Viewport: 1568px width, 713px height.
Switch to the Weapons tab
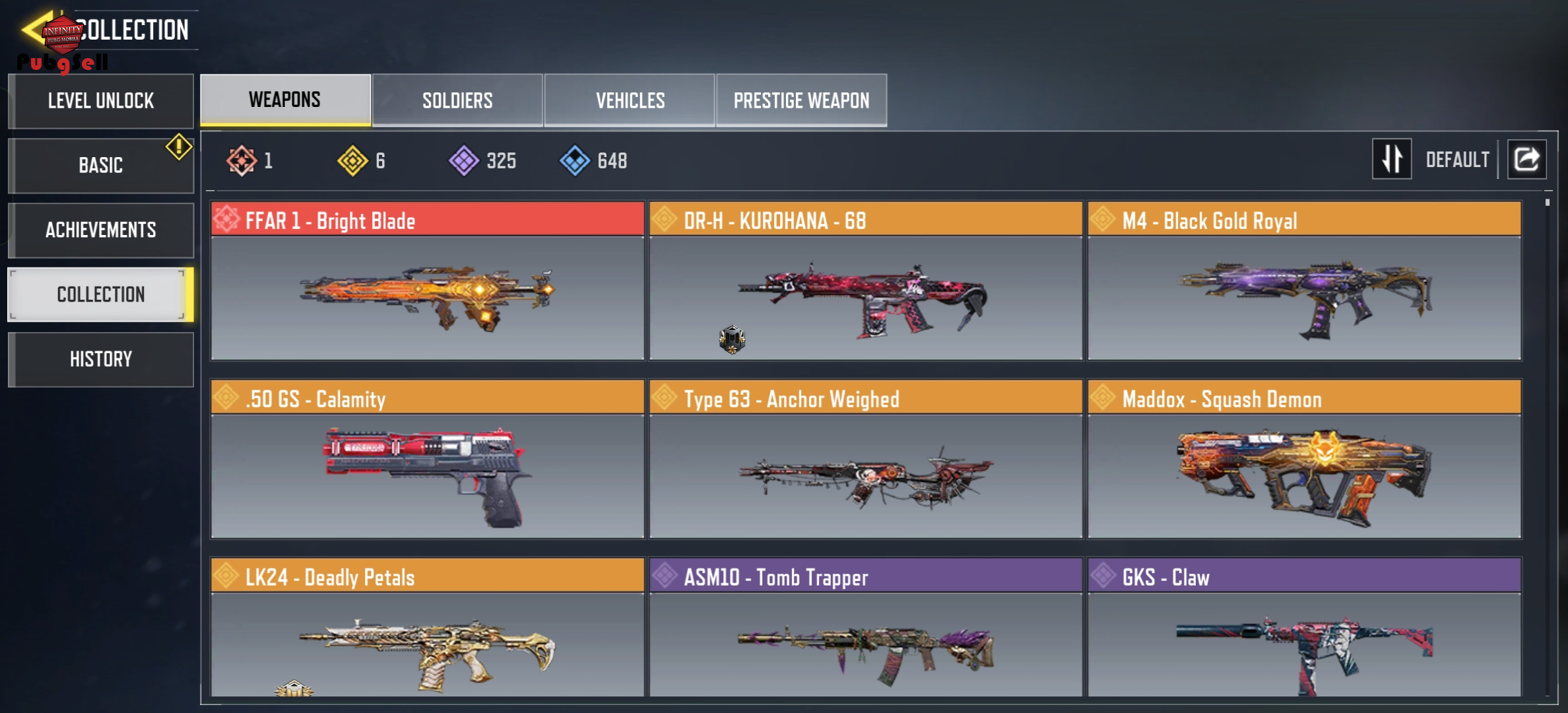[x=285, y=100]
